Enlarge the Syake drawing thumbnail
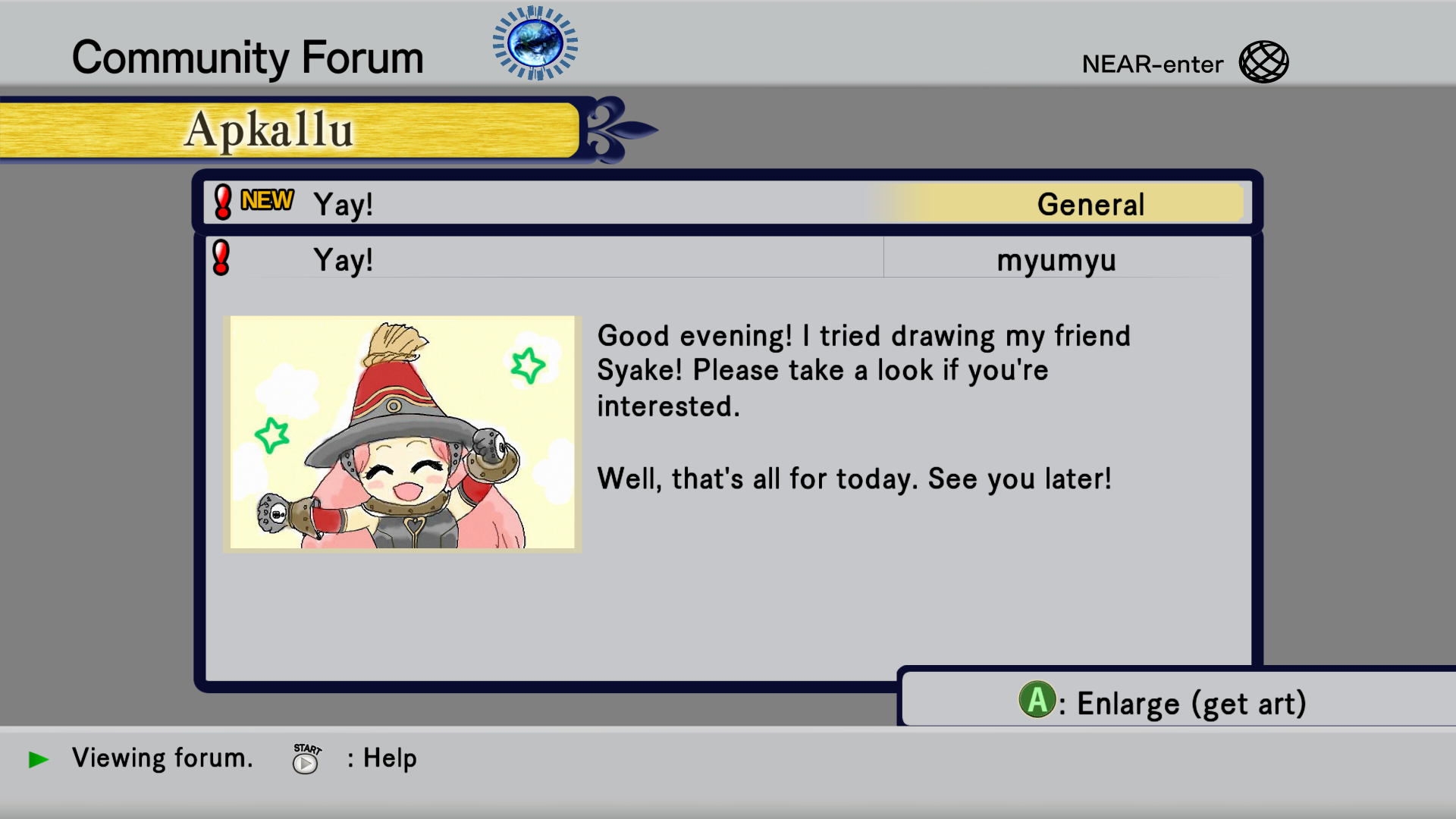1456x819 pixels. click(403, 432)
